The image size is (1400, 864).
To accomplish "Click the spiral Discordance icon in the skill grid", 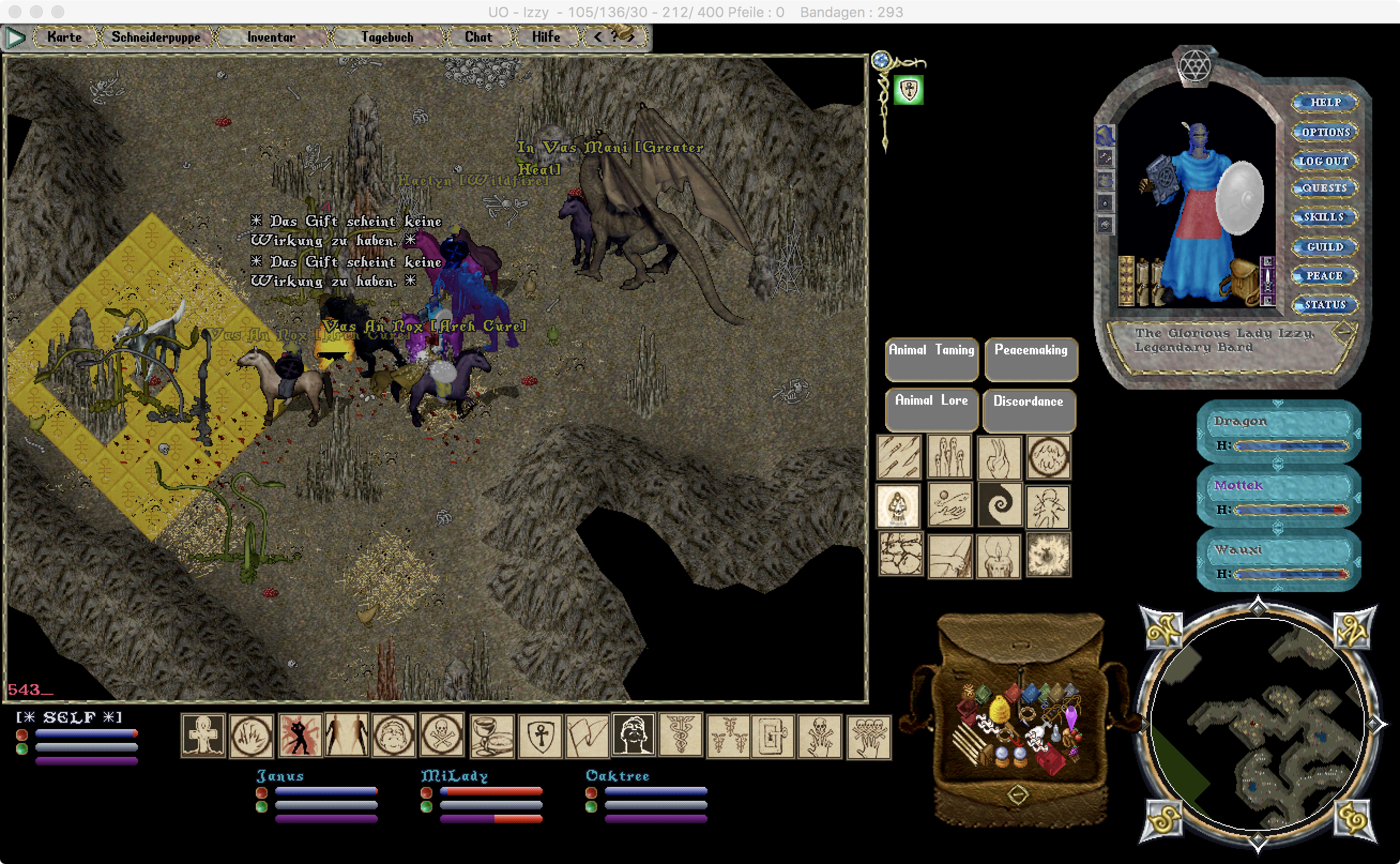I will (x=1001, y=506).
